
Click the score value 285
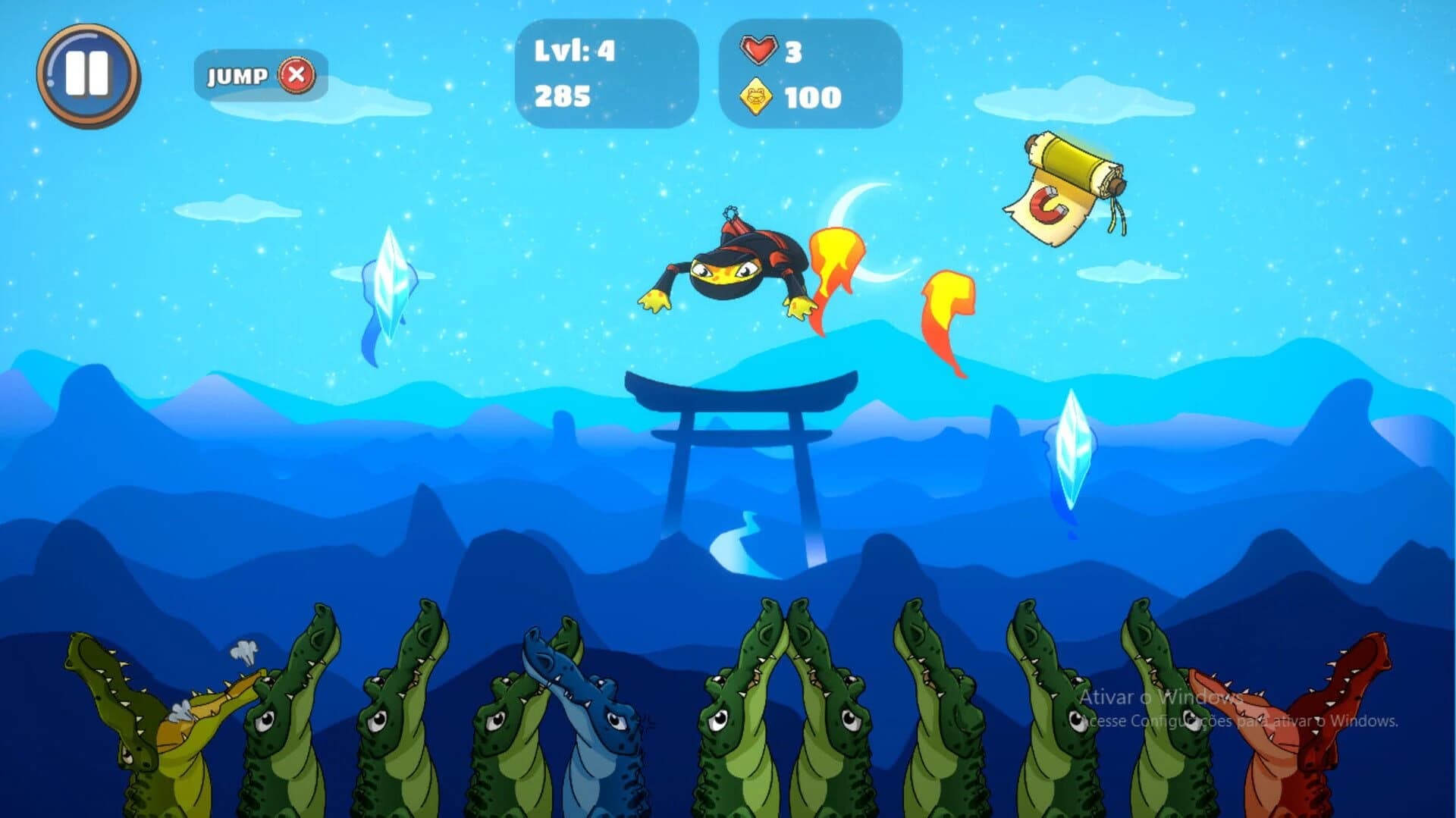point(561,96)
